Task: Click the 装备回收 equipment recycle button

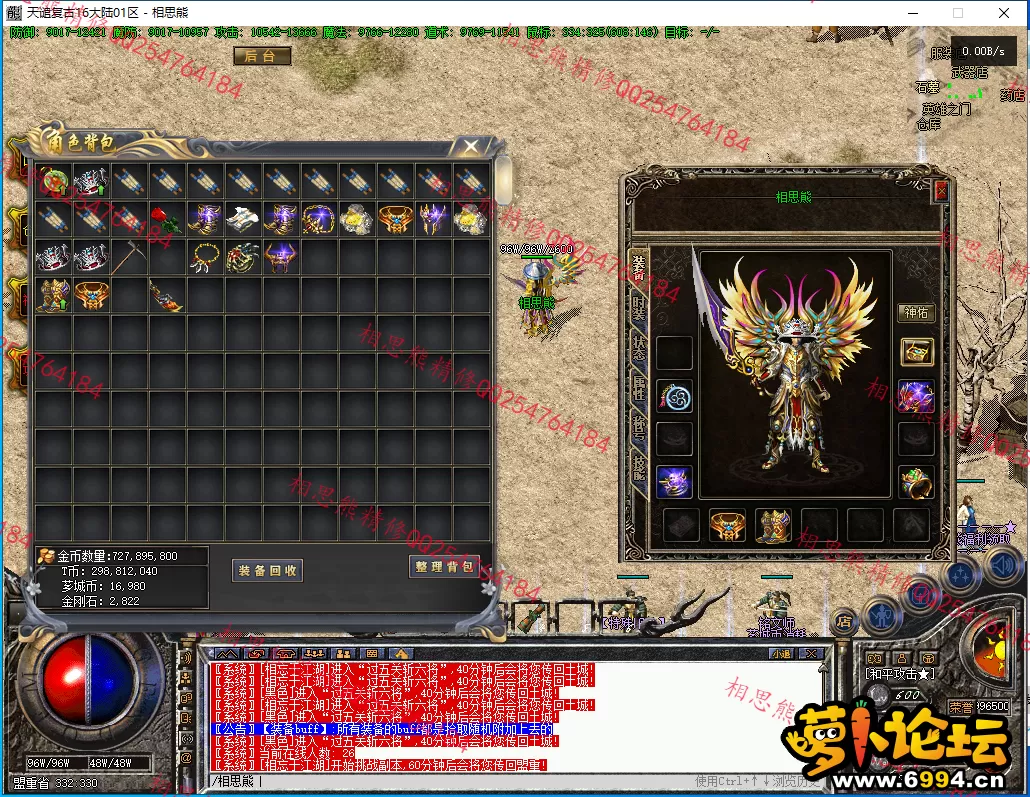Action: (x=268, y=570)
